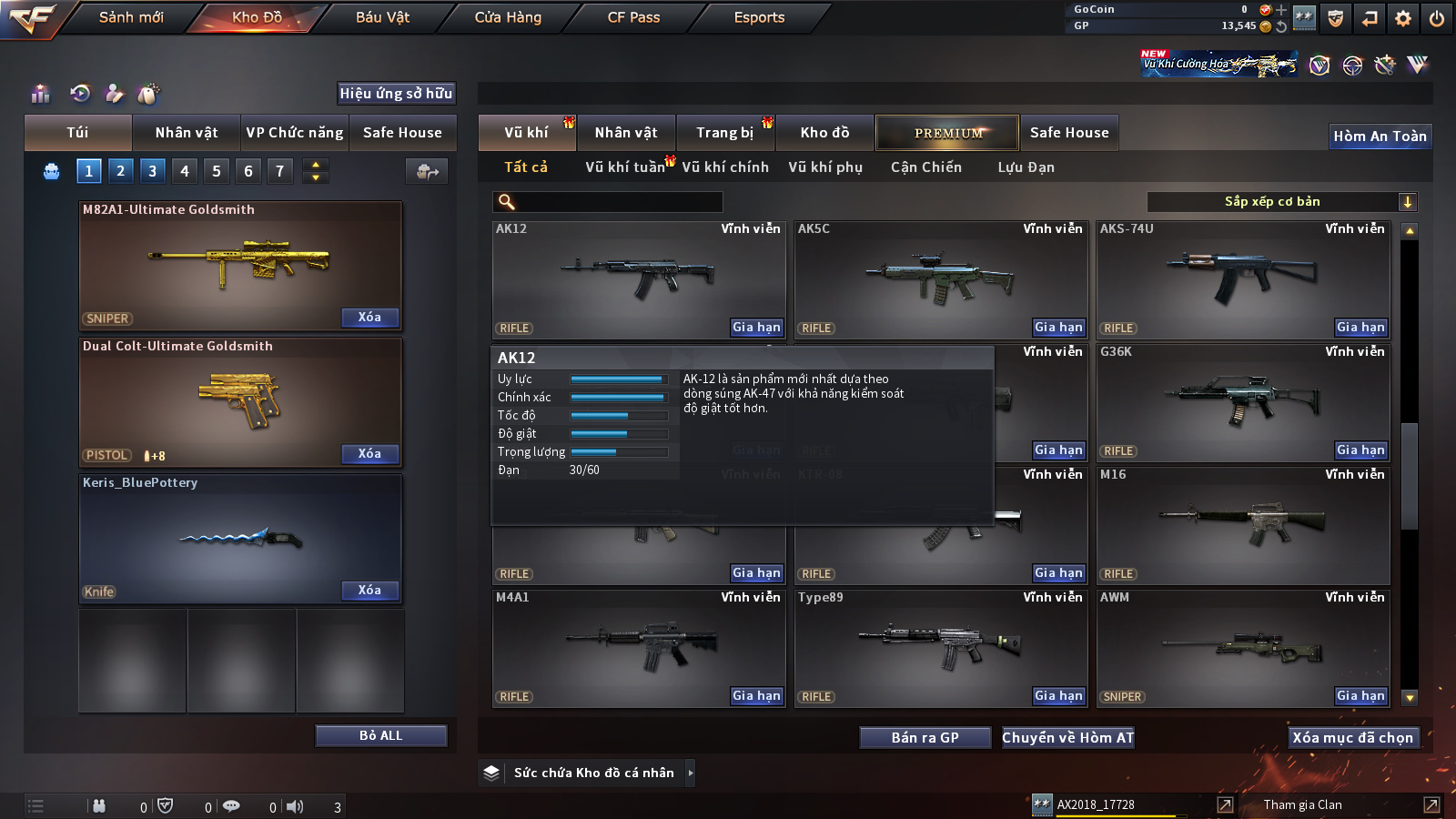
Task: Go to the CF Pass page
Action: [x=633, y=17]
